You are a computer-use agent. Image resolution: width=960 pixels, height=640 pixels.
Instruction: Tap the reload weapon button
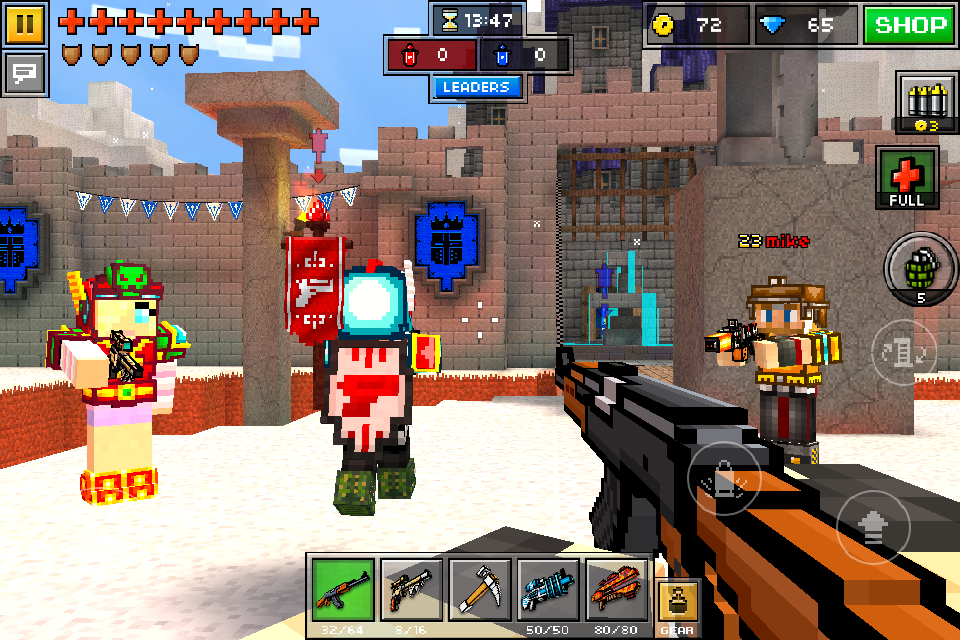[x=904, y=352]
